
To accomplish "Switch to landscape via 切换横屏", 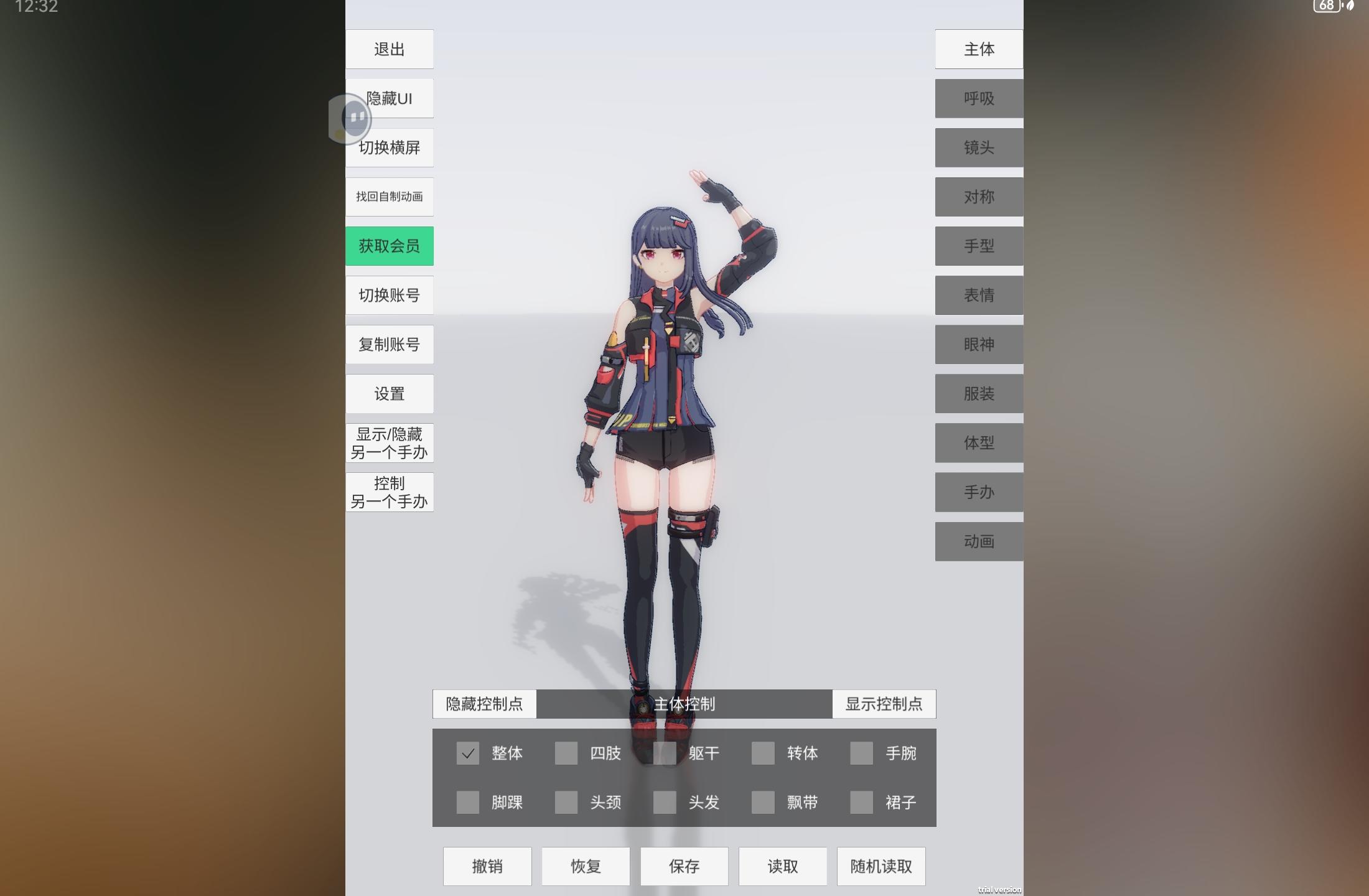I will coord(390,147).
